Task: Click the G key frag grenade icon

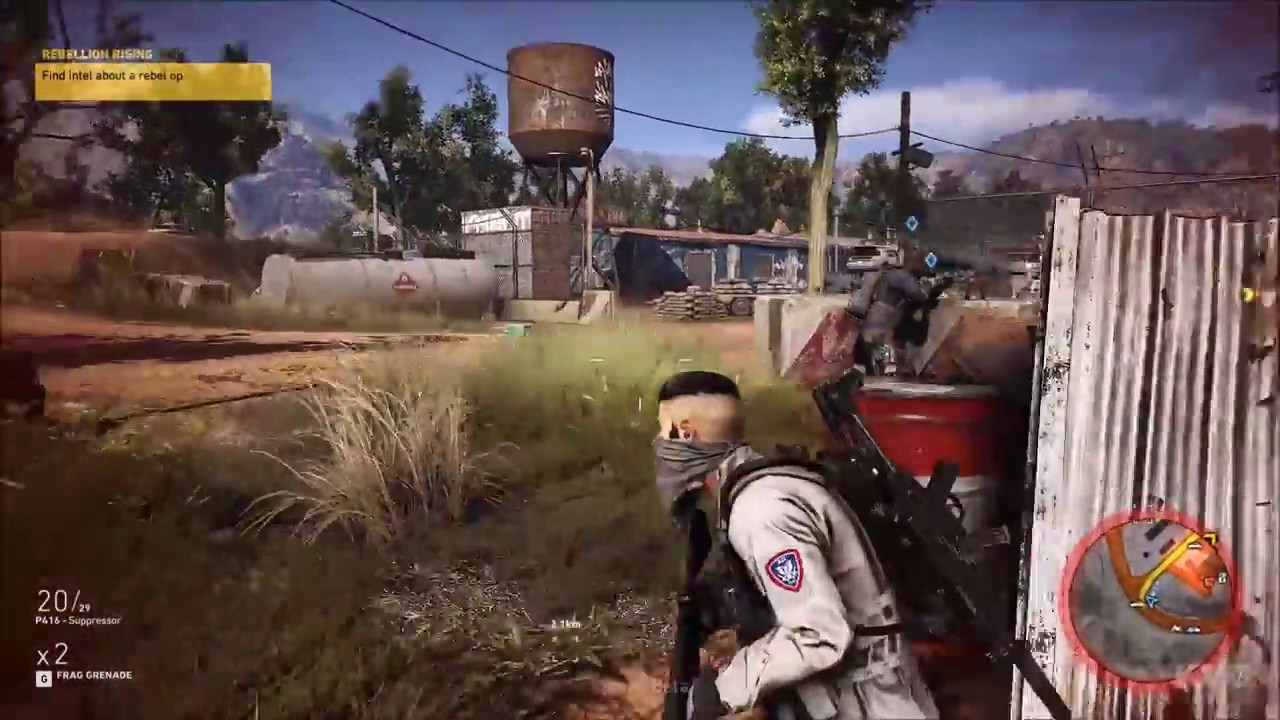Action: point(43,677)
